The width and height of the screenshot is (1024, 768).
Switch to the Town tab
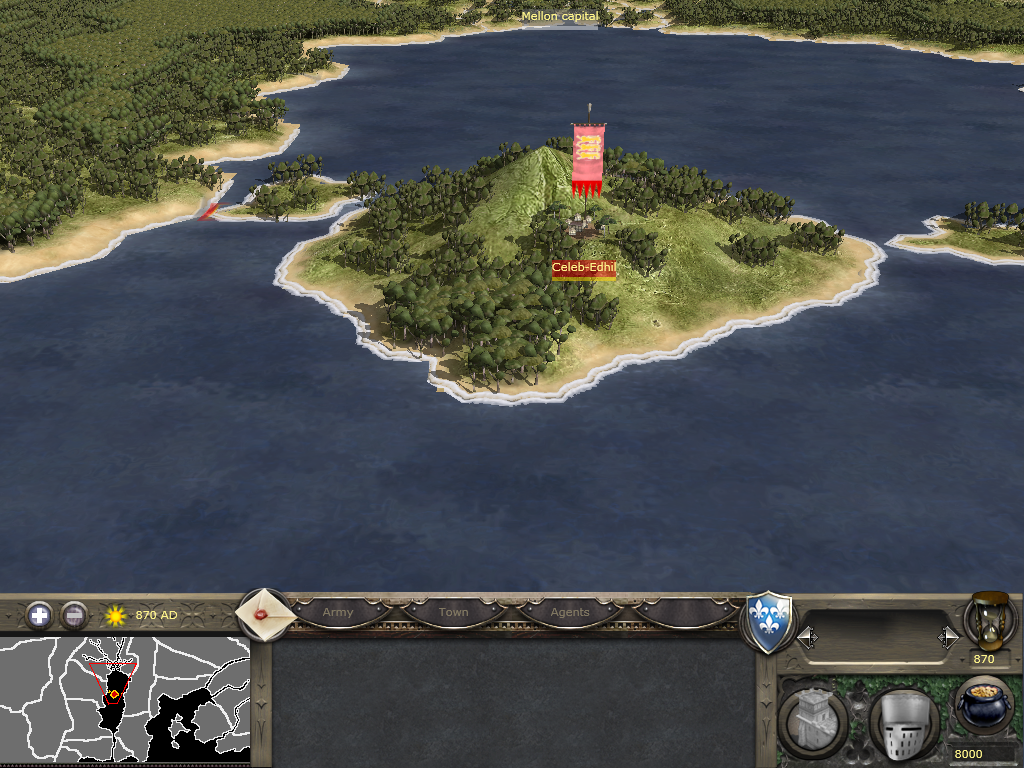[453, 612]
